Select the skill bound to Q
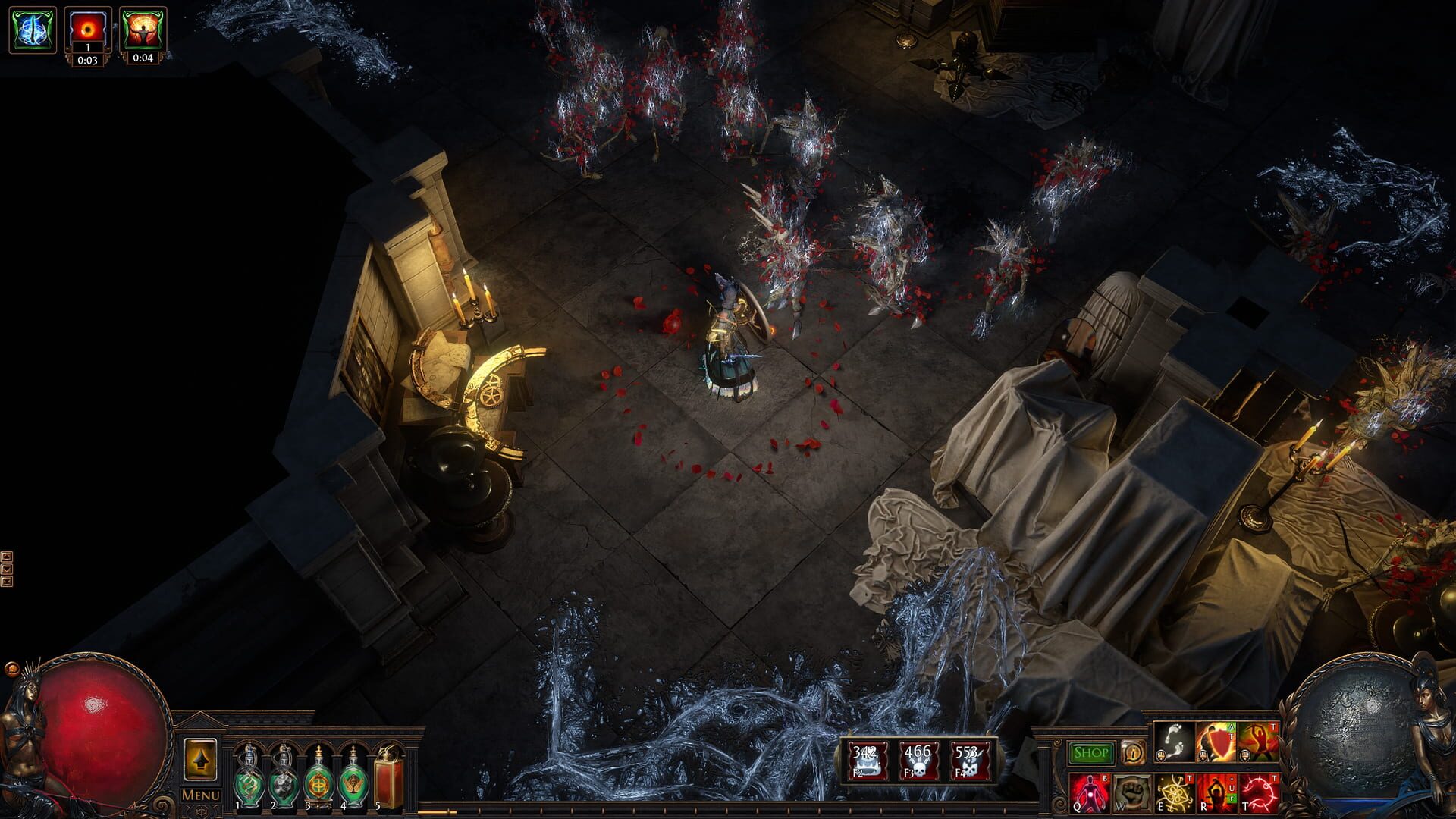1456x819 pixels. [x=1089, y=793]
